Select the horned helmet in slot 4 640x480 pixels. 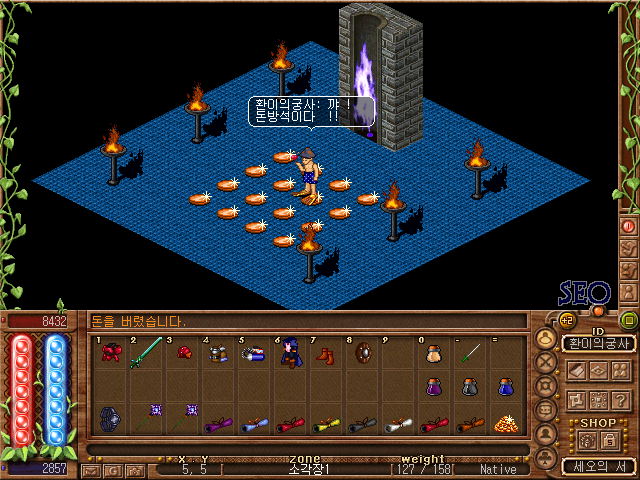click(x=216, y=354)
